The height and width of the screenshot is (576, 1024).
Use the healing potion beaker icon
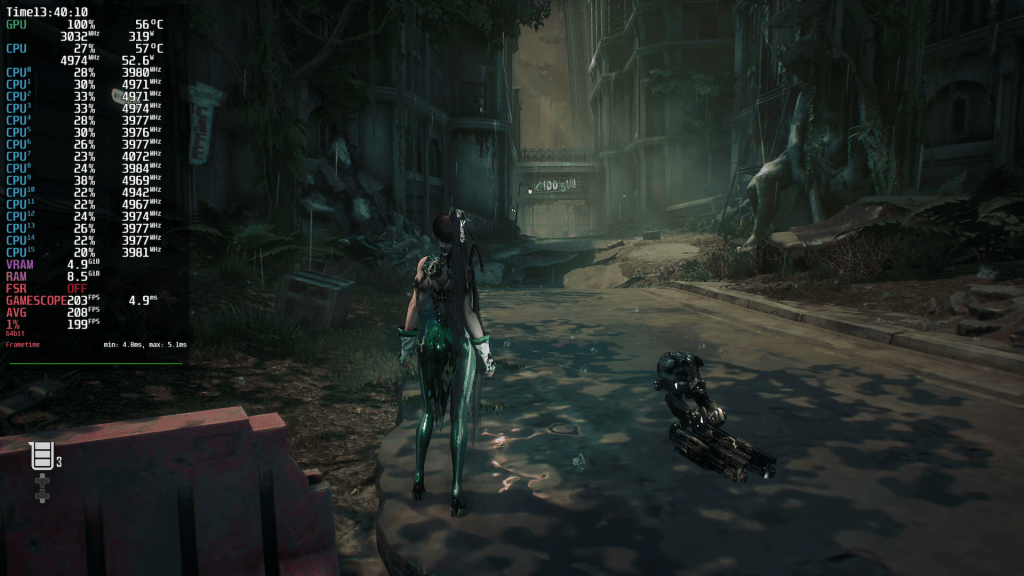pyautogui.click(x=42, y=457)
